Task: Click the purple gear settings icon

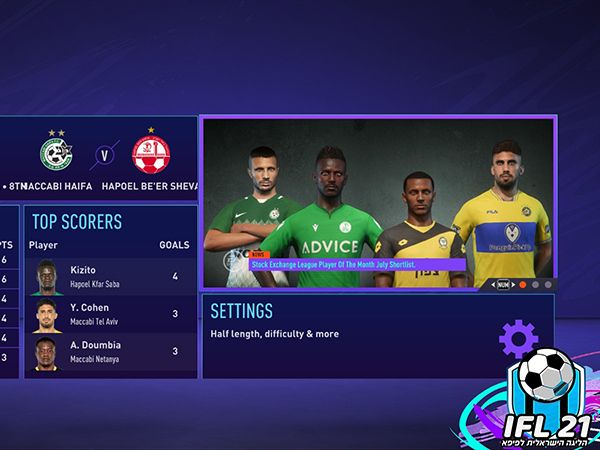Action: pos(518,340)
